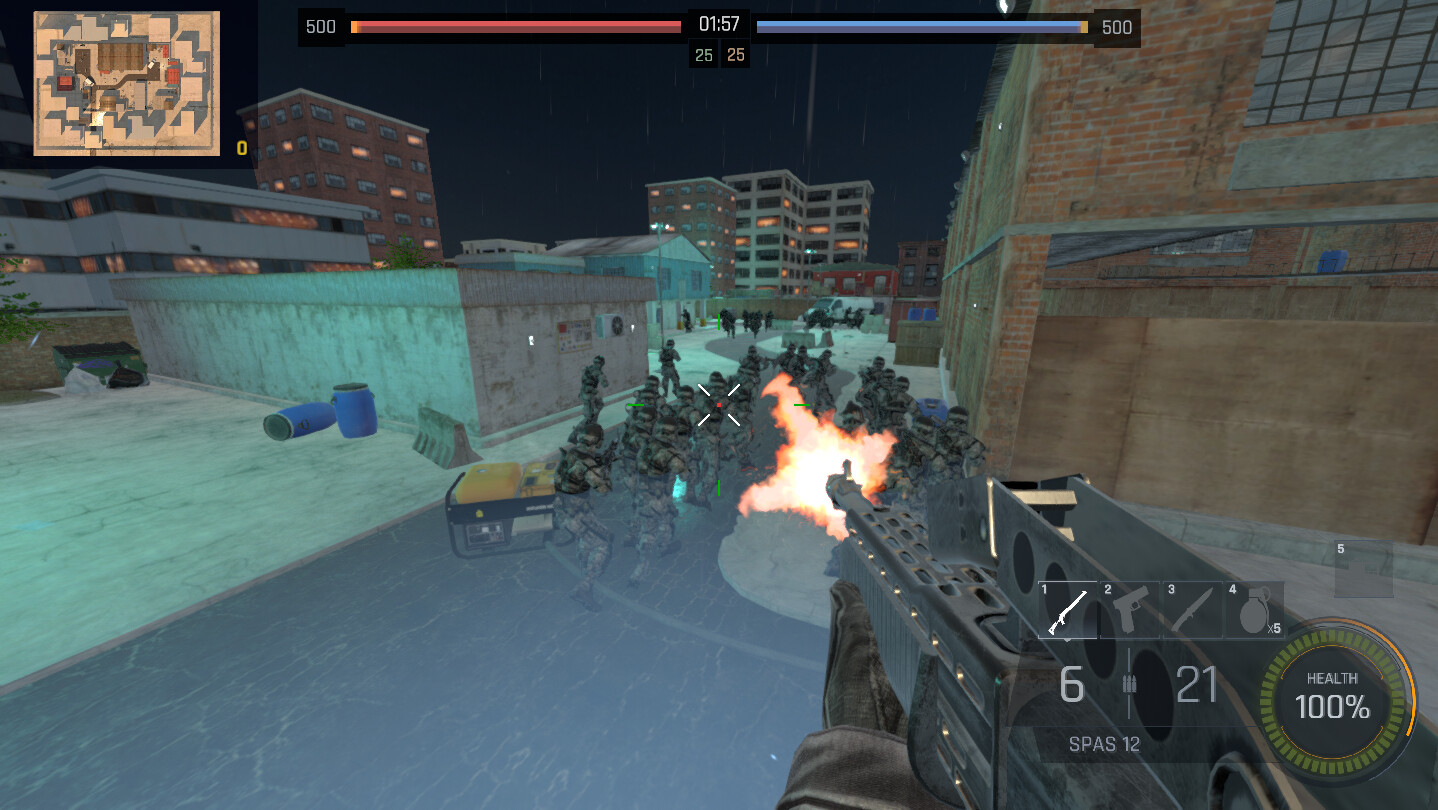This screenshot has width=1438, height=810.
Task: Open the 01:57 match timer display
Action: (718, 27)
